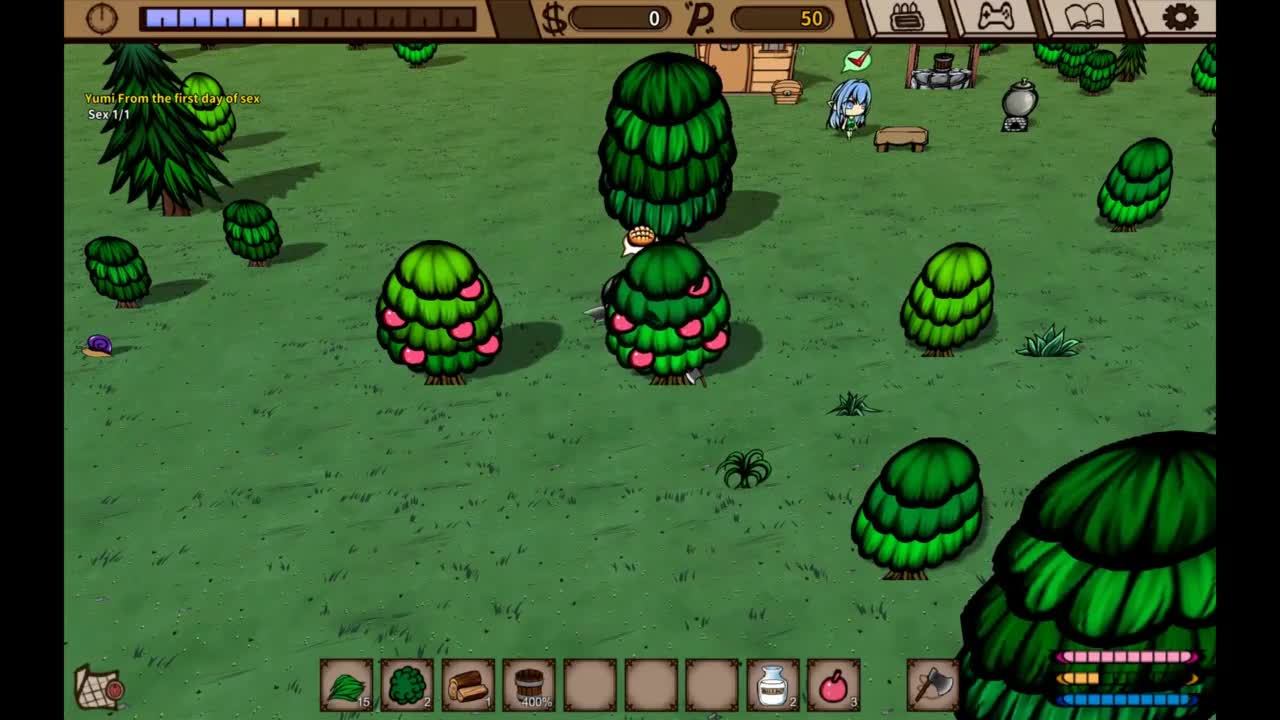1280x720 pixels.
Task: Select the red apple hotbar slot
Action: [833, 686]
